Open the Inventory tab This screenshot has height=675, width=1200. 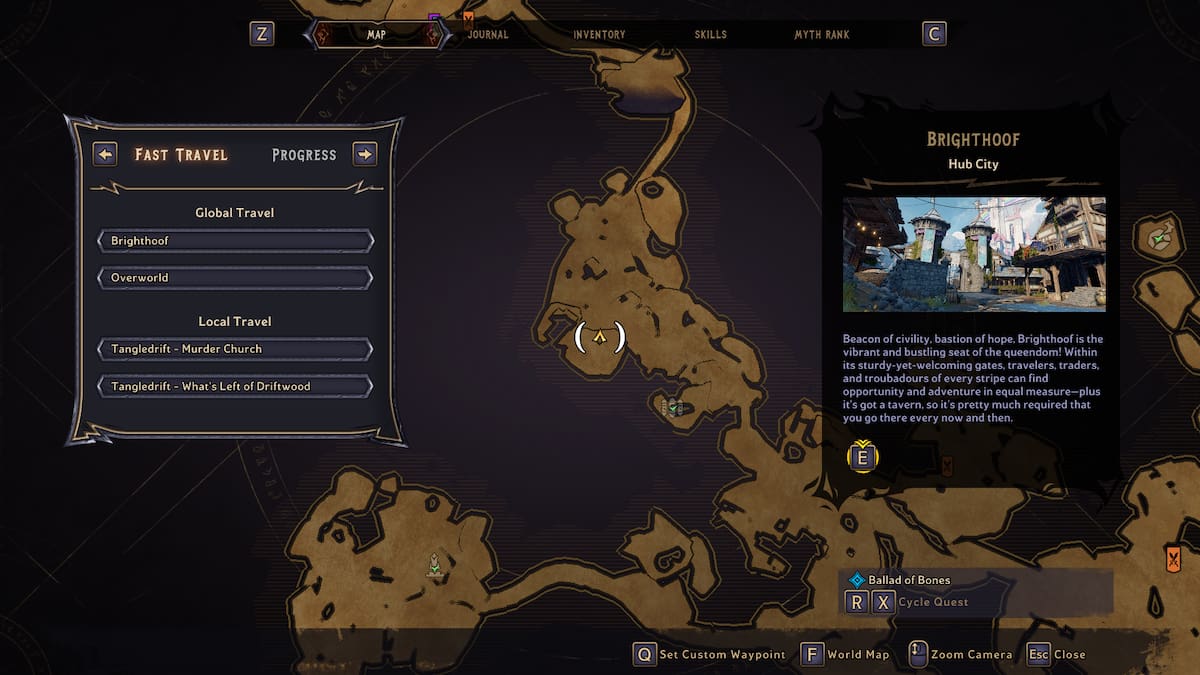click(x=599, y=34)
